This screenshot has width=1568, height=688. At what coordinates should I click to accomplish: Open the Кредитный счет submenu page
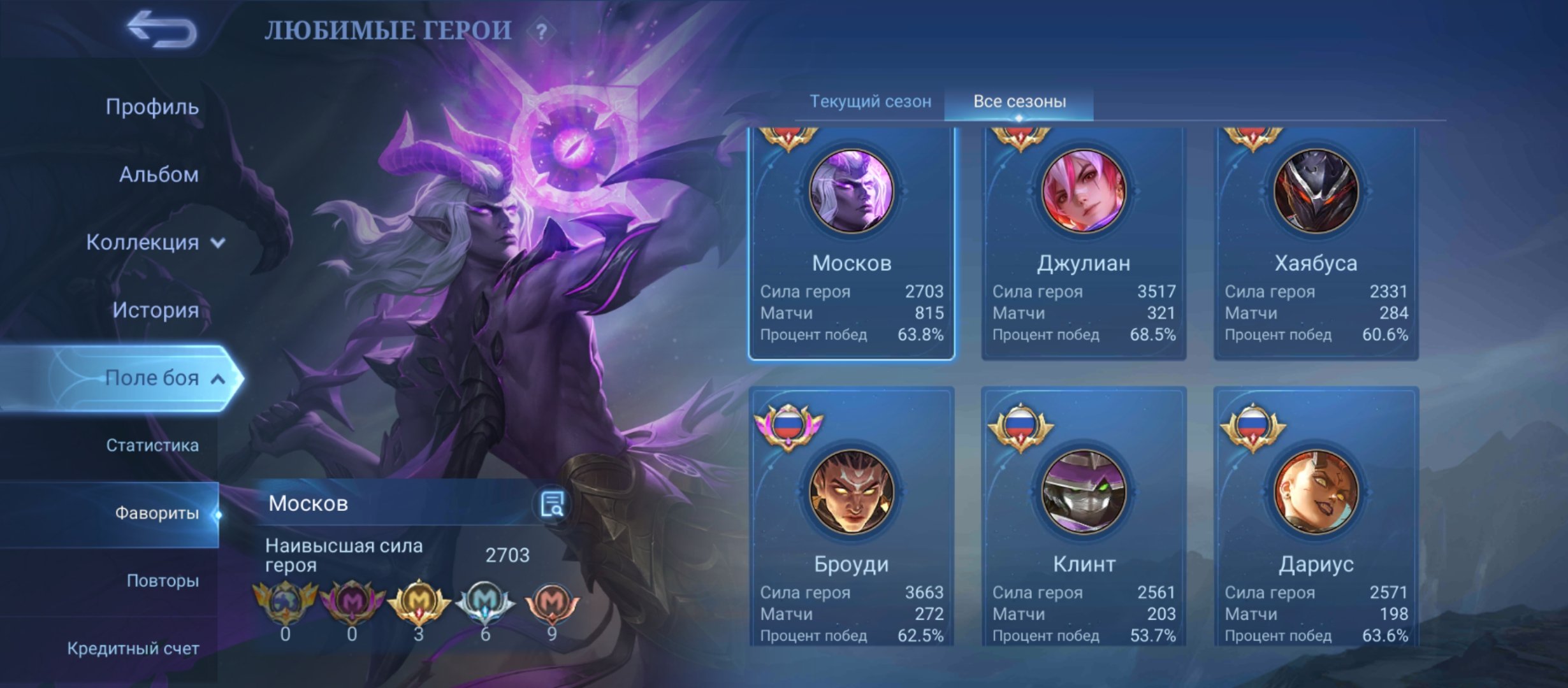pos(133,649)
